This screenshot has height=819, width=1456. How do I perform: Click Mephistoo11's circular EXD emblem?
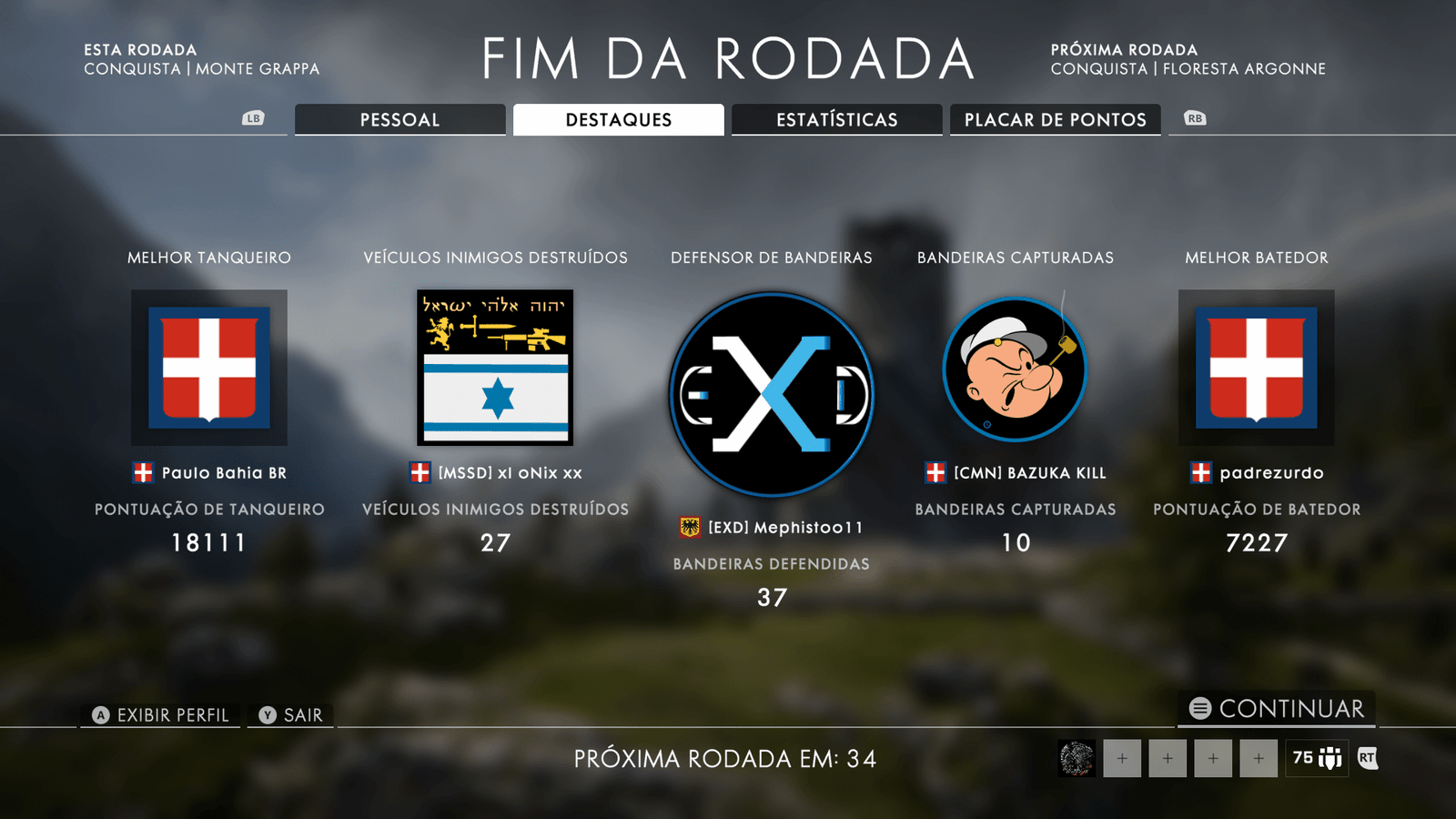772,394
